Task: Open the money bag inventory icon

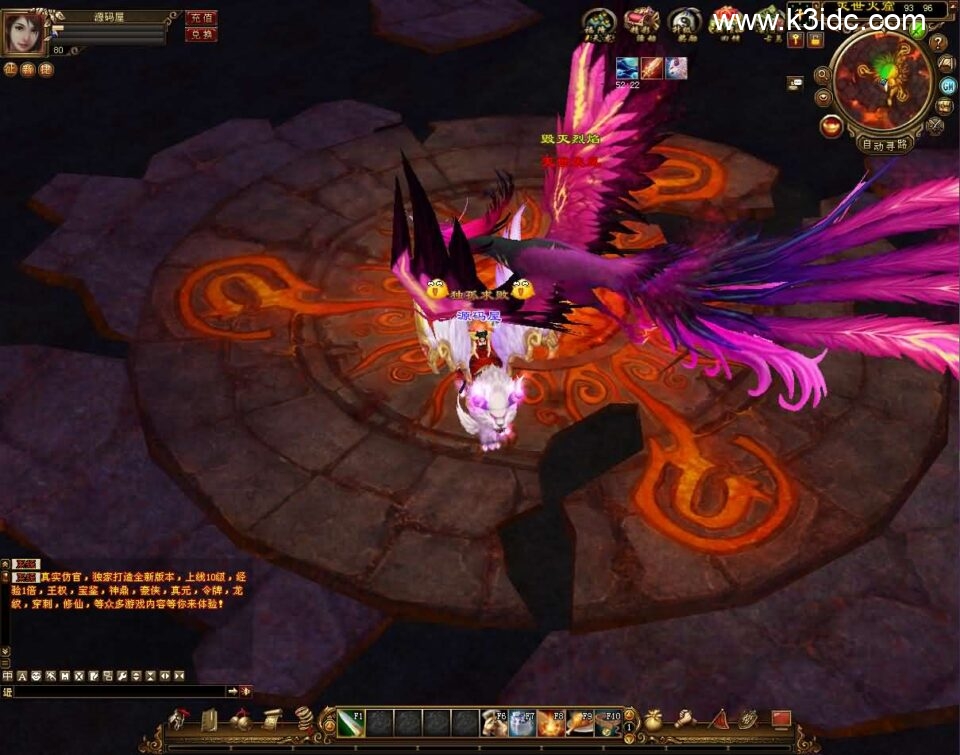Action: click(653, 720)
